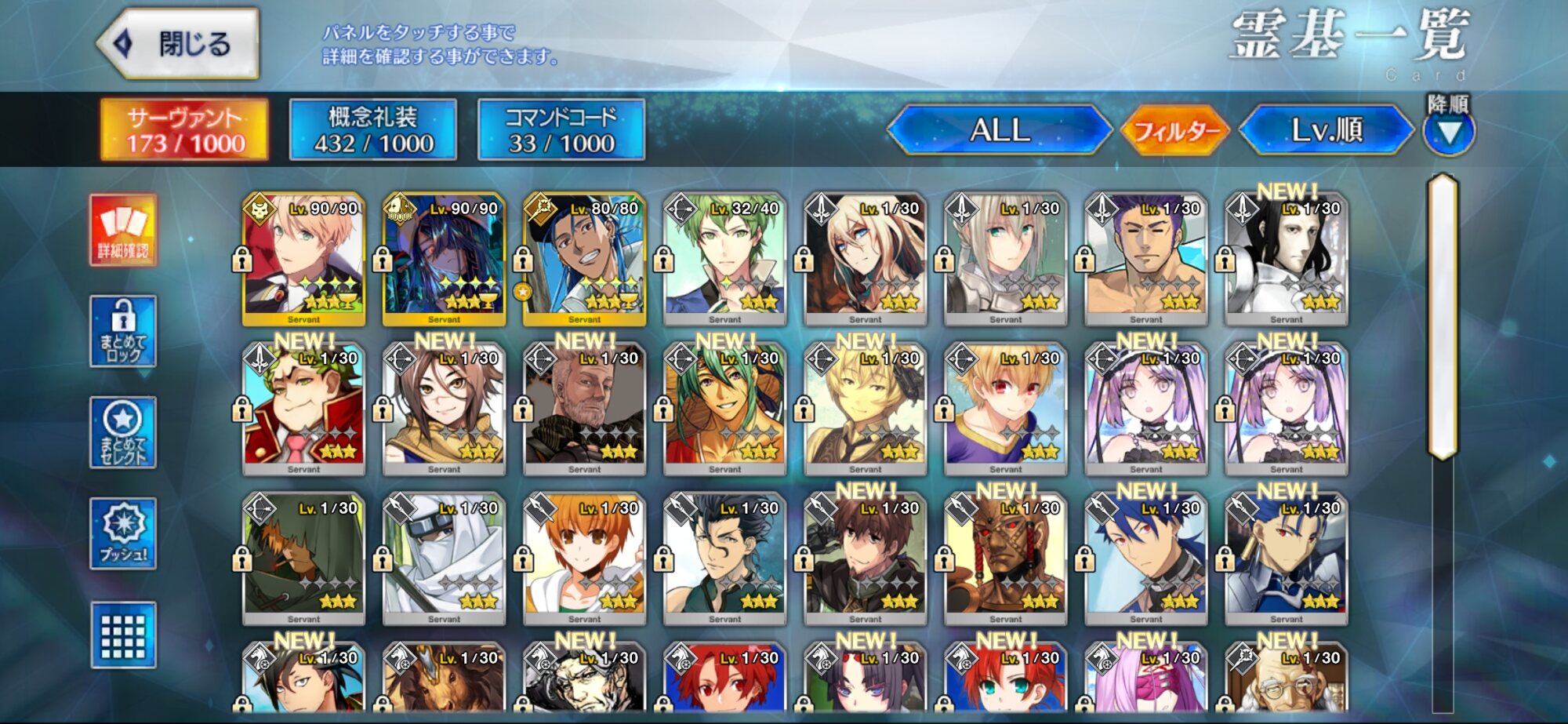Select the red-coated crowned servant card
Screen dimensions: 1568x724
coord(303,409)
